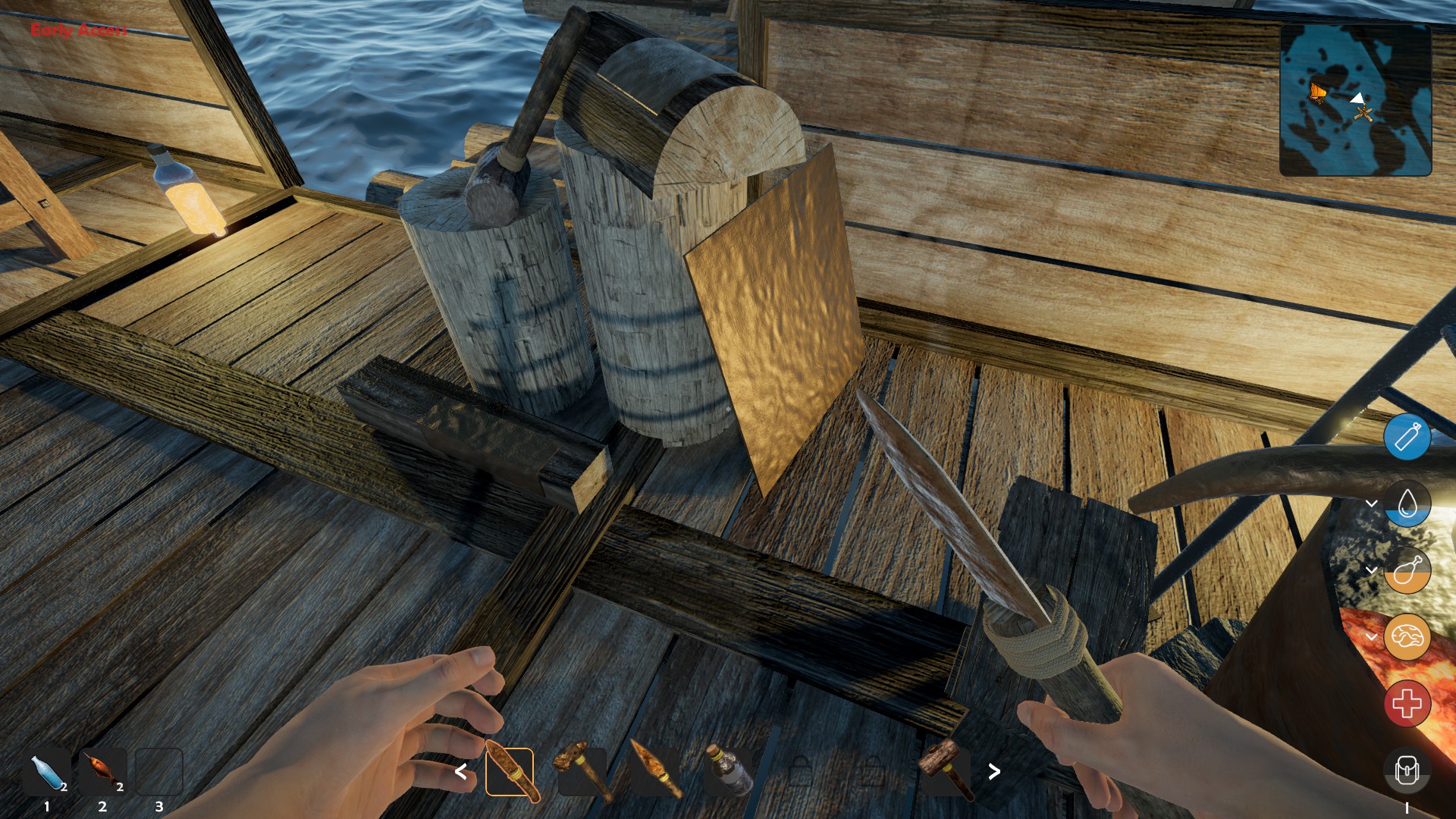Click the drumstick hunger icon
1456x819 pixels.
point(1407,570)
